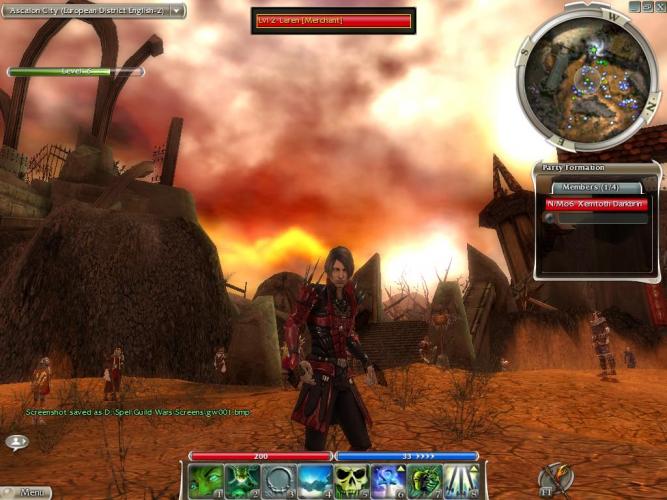The width and height of the screenshot is (667, 500).
Task: Open the Ascalon City district dropdown
Action: coord(177,11)
